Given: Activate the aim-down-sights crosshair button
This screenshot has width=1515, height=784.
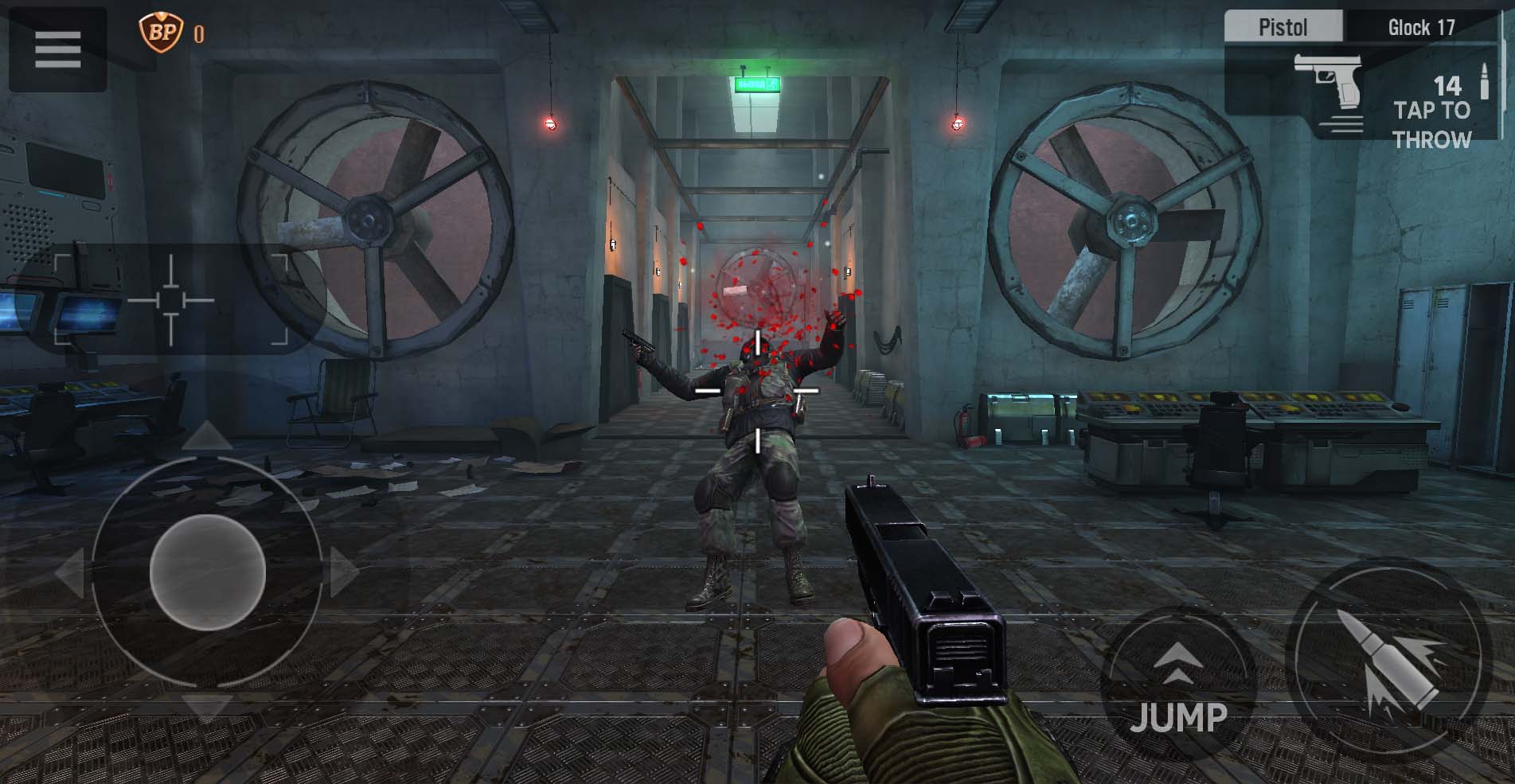Looking at the screenshot, I should coord(170,300).
